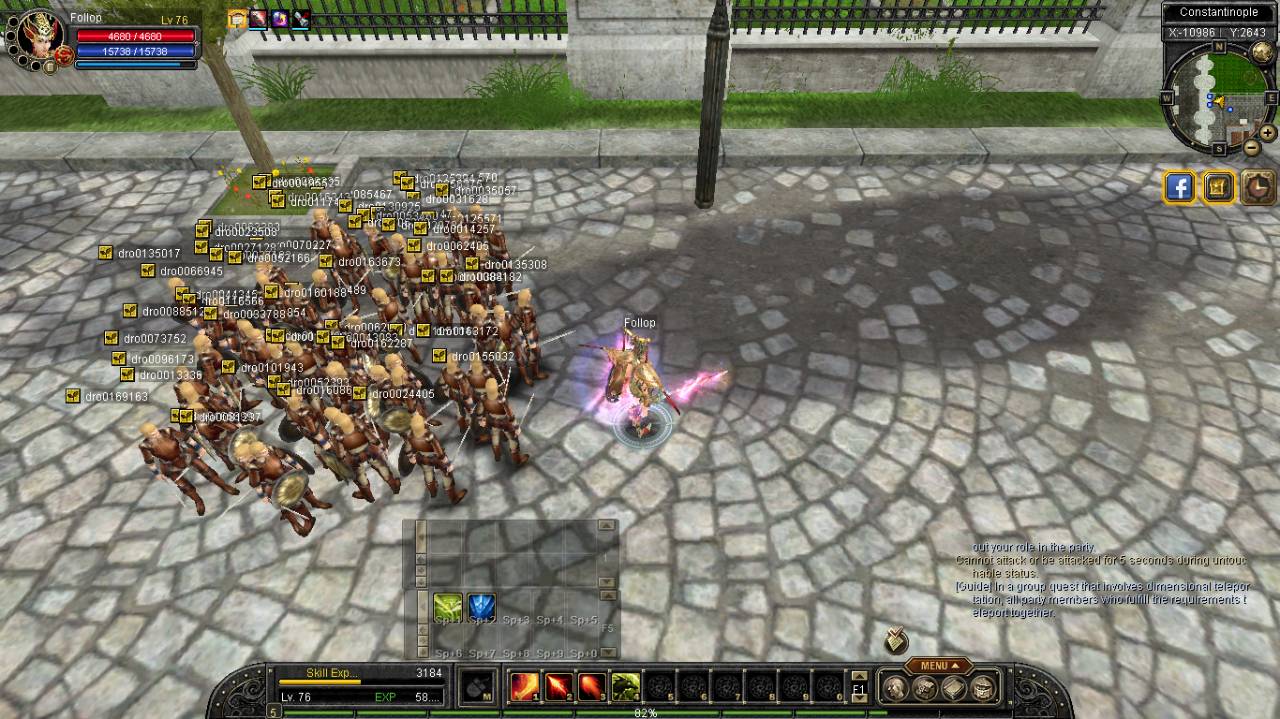
Task: Open the character head icon in menu bar
Action: [894, 688]
